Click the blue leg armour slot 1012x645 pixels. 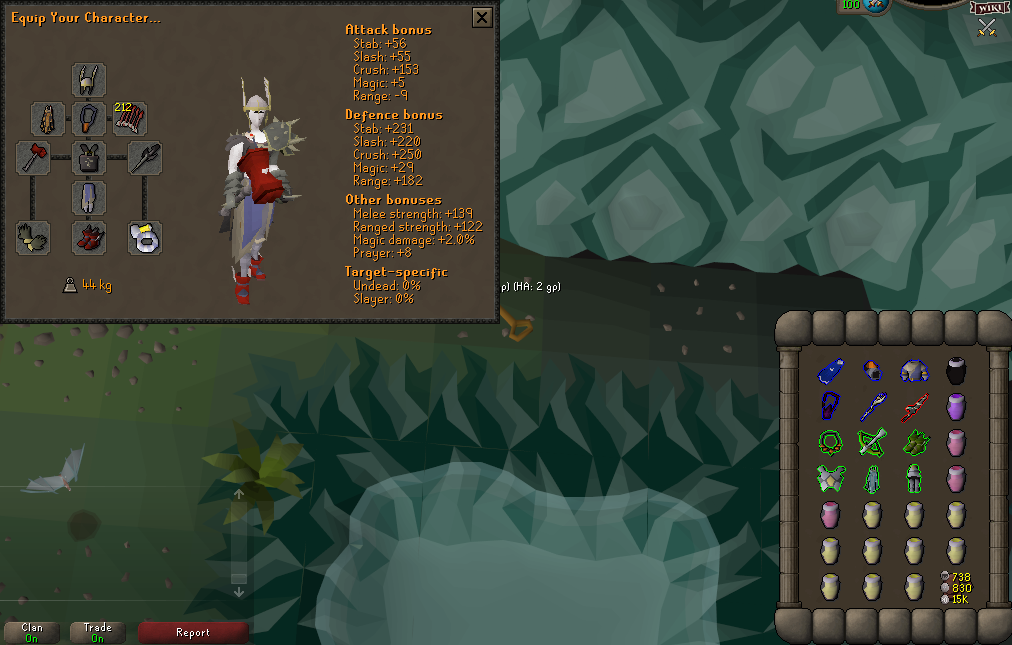coord(89,197)
